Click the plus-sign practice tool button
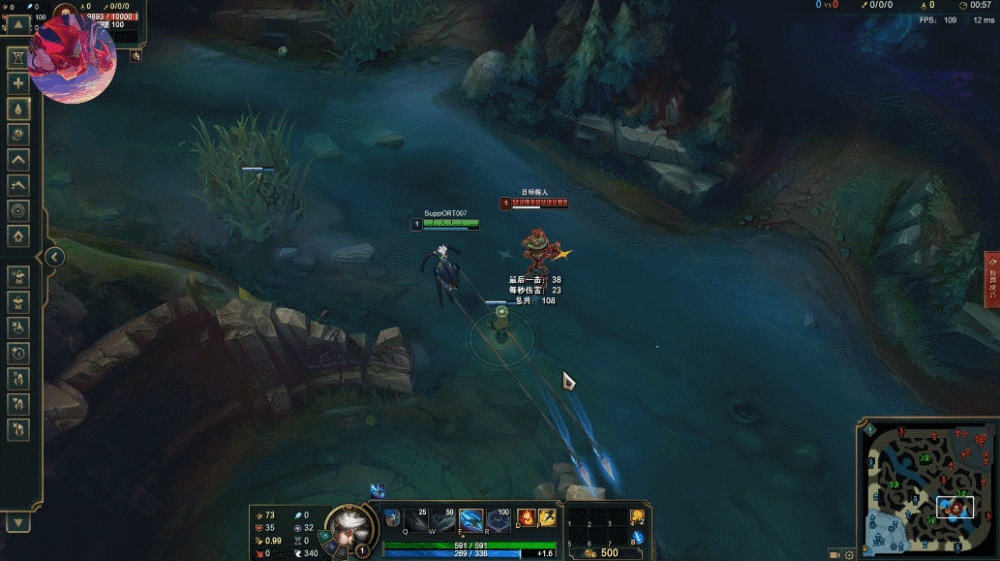This screenshot has height=561, width=1000. pos(18,83)
